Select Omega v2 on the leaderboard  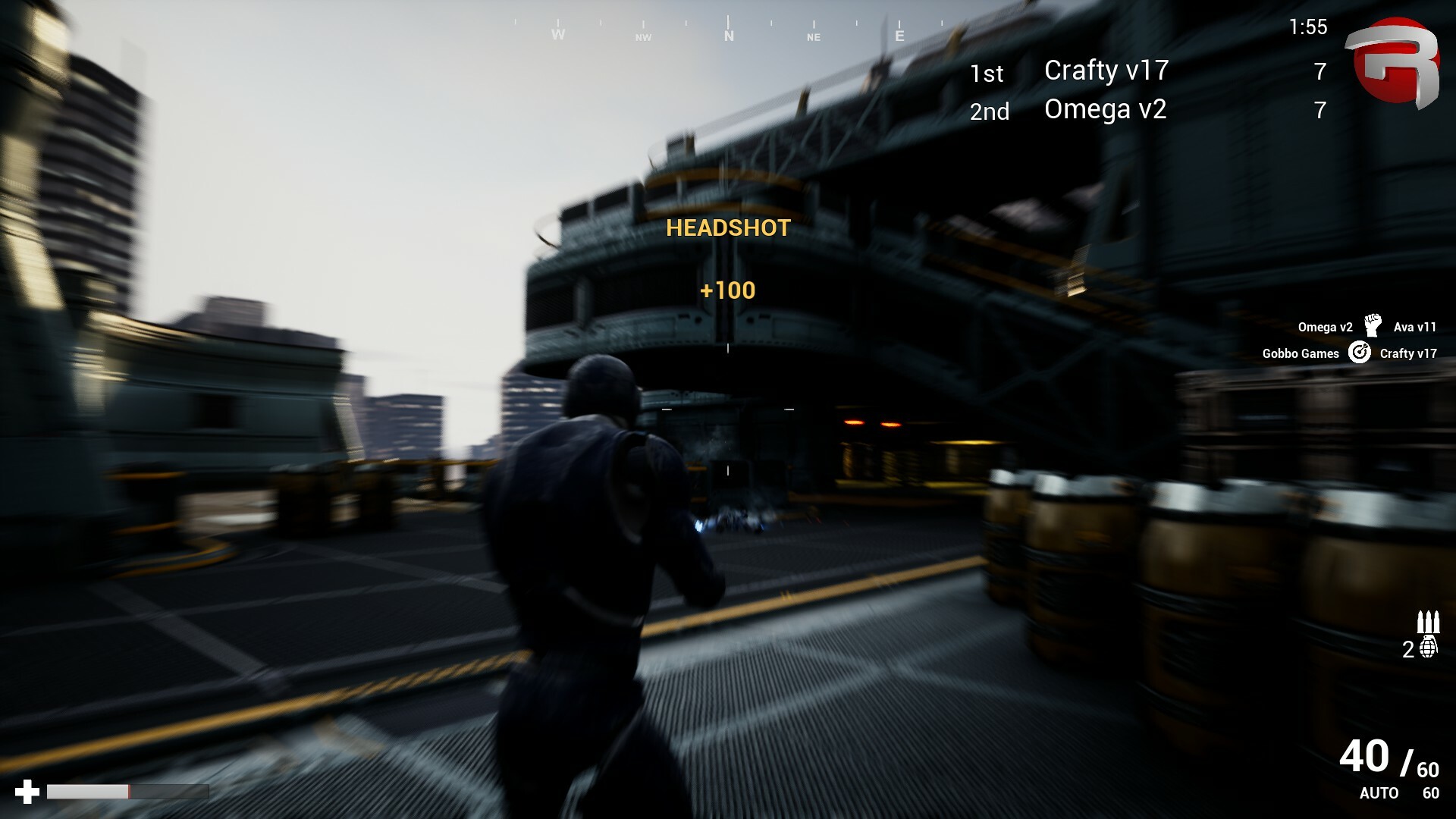click(1105, 110)
